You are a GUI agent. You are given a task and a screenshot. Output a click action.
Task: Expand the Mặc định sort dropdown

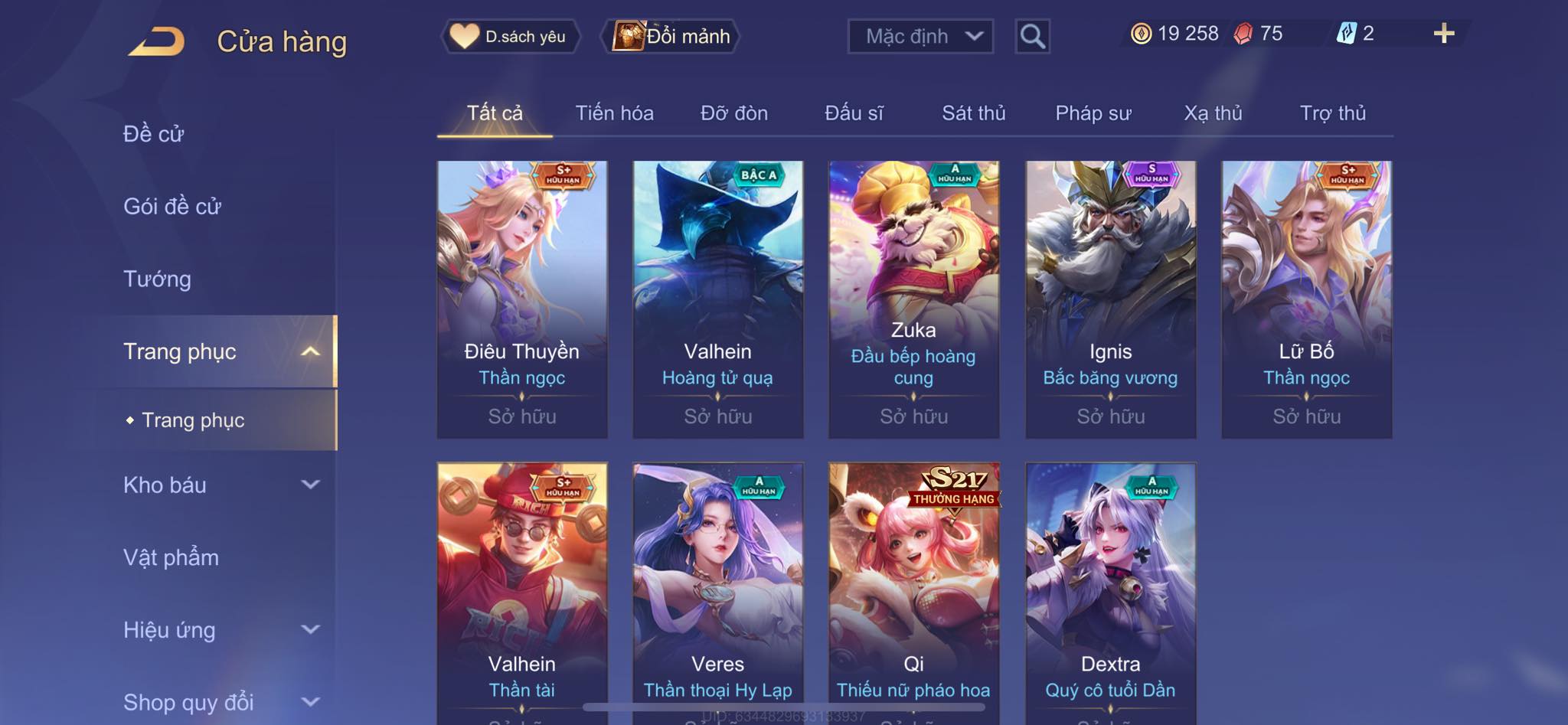920,36
